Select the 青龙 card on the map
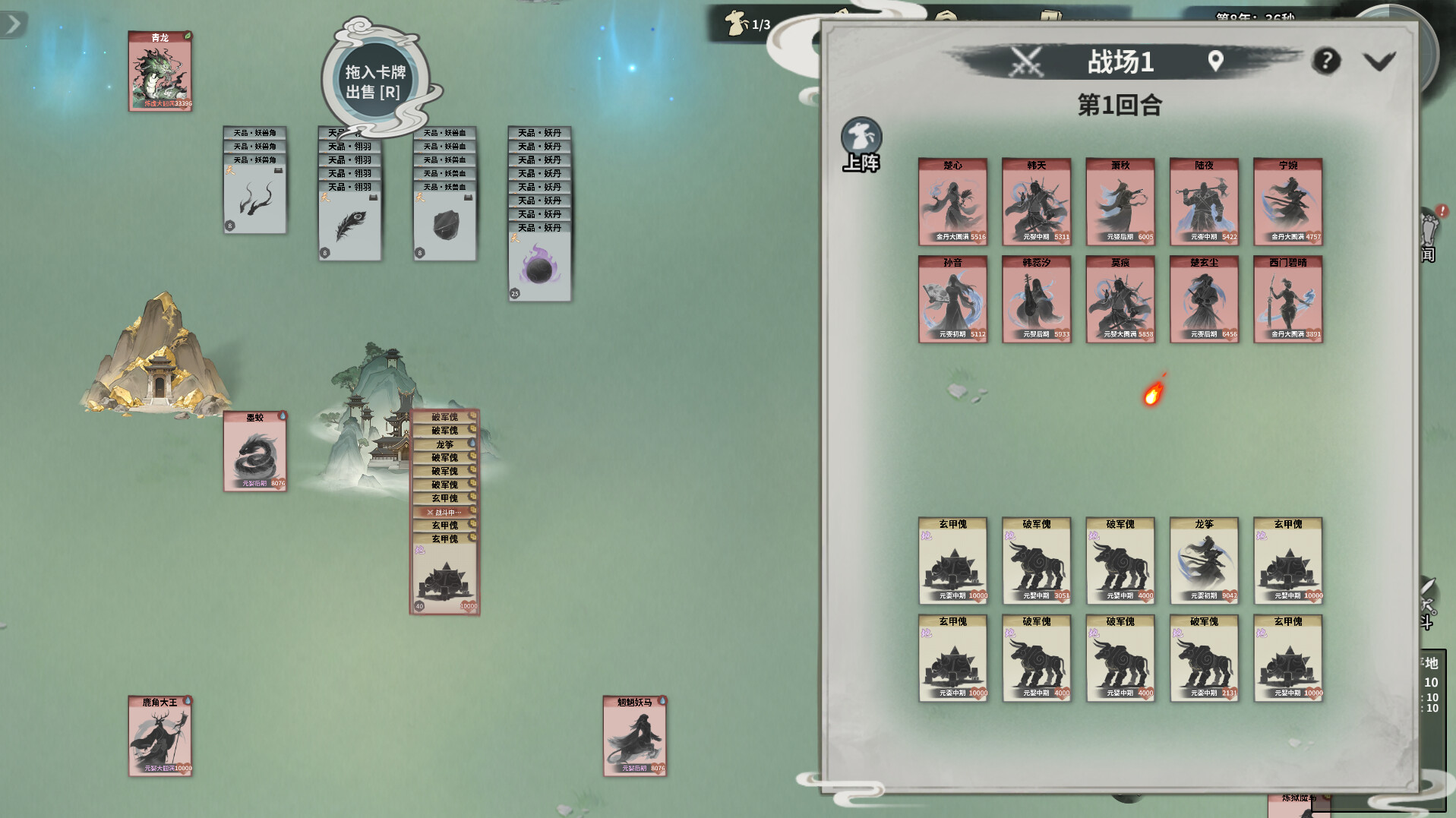 coord(160,72)
